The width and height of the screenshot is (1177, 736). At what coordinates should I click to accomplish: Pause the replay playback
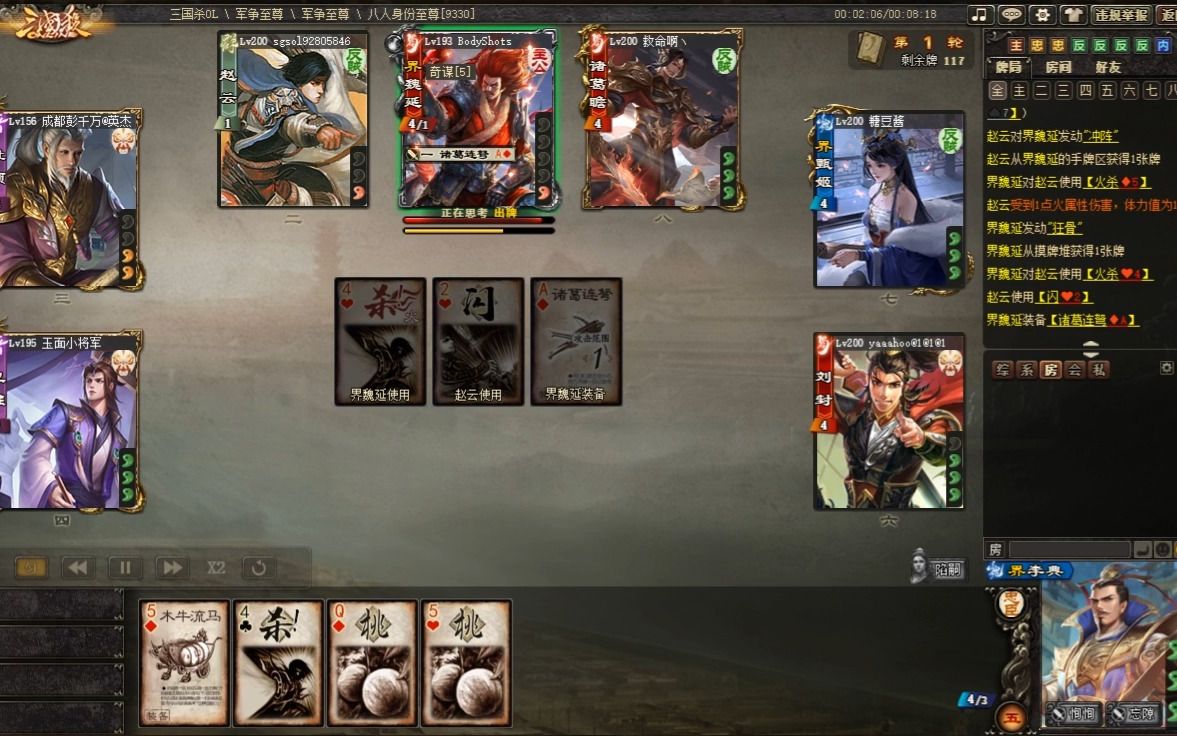pyautogui.click(x=125, y=568)
